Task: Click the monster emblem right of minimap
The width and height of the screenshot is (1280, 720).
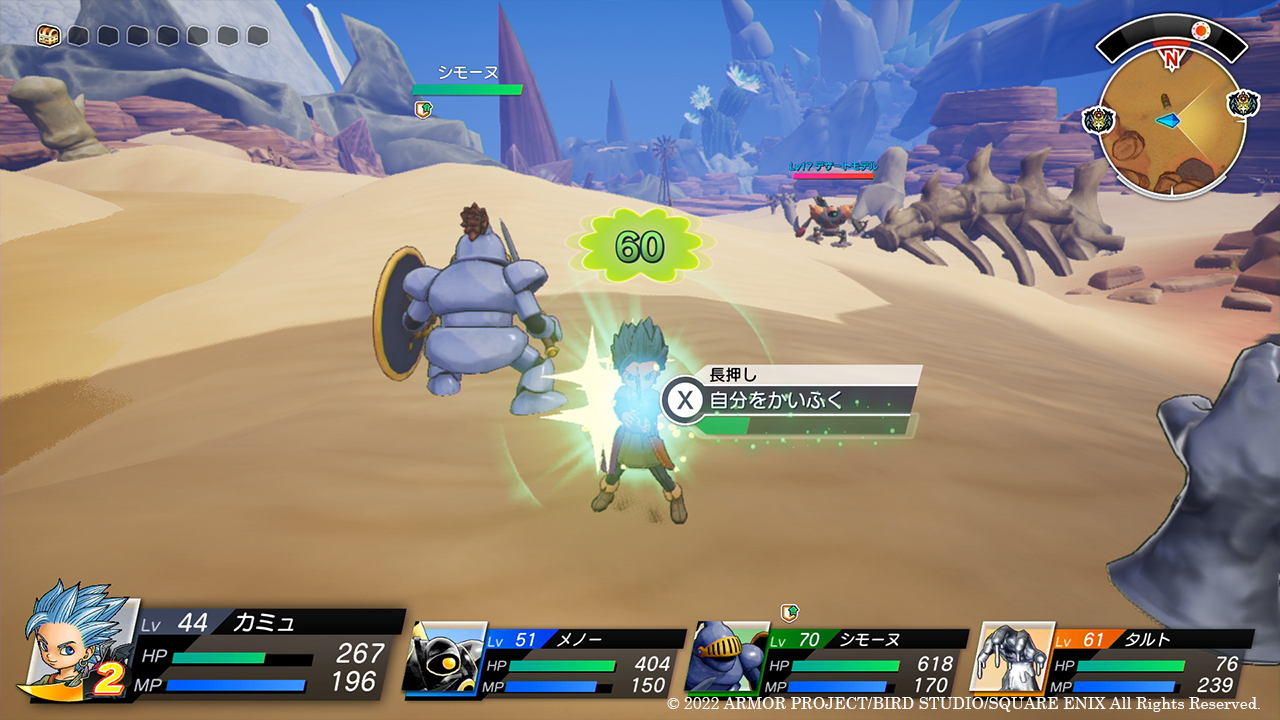Action: [x=1244, y=103]
